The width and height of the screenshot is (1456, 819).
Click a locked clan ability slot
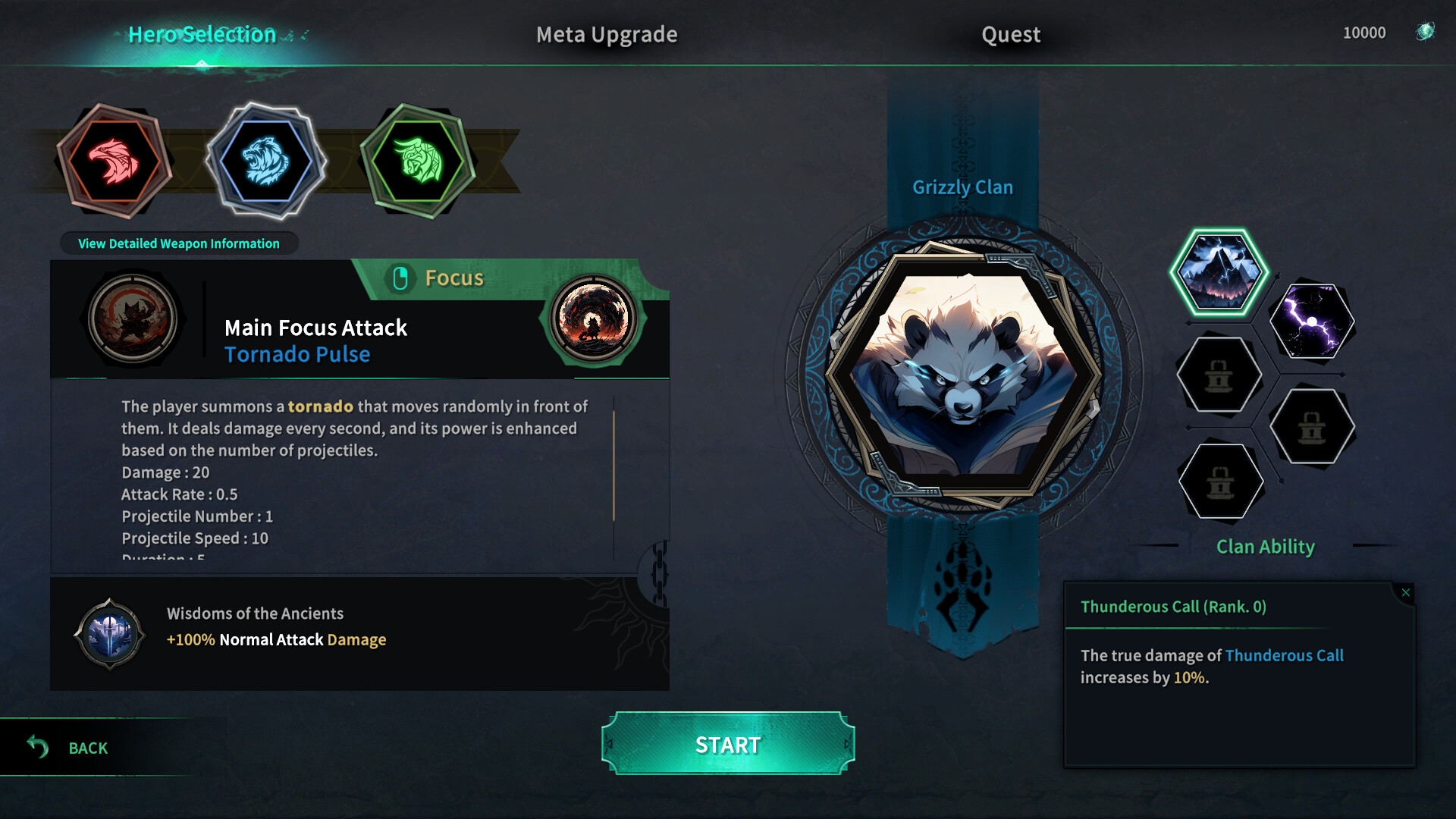[x=1219, y=375]
